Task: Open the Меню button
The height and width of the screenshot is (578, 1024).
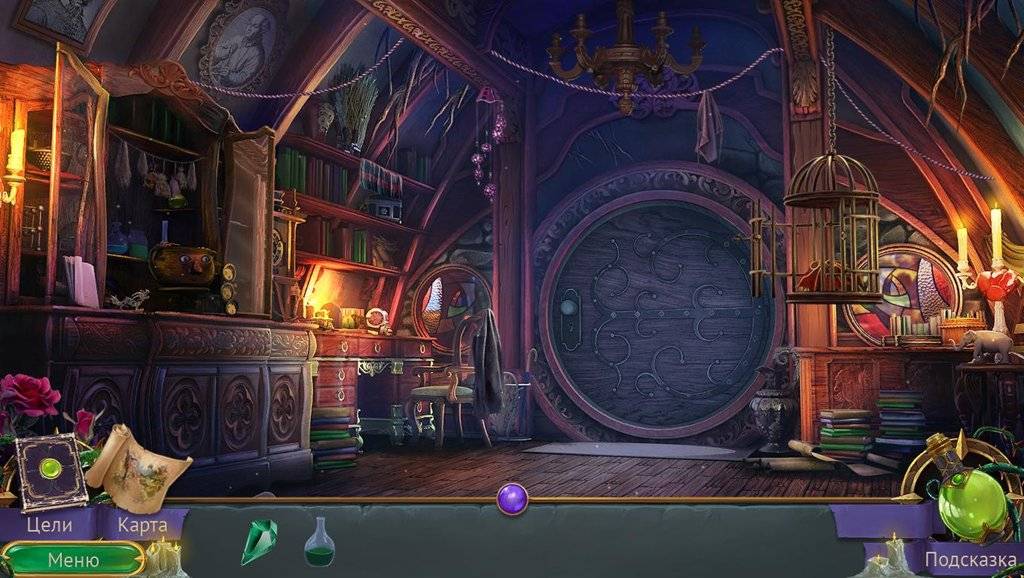Action: click(73, 559)
